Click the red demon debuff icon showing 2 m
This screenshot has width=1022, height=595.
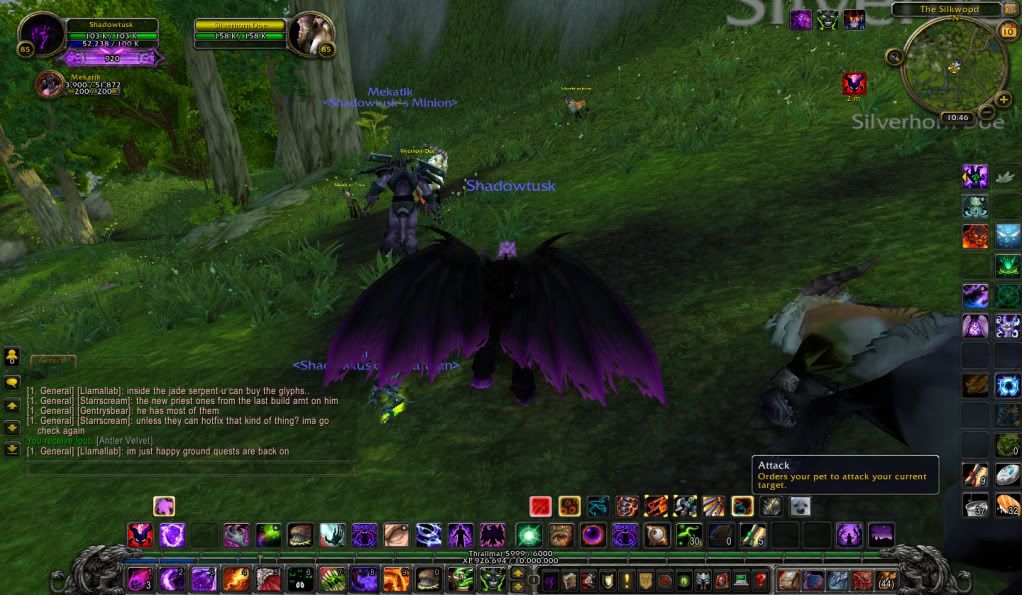854,84
